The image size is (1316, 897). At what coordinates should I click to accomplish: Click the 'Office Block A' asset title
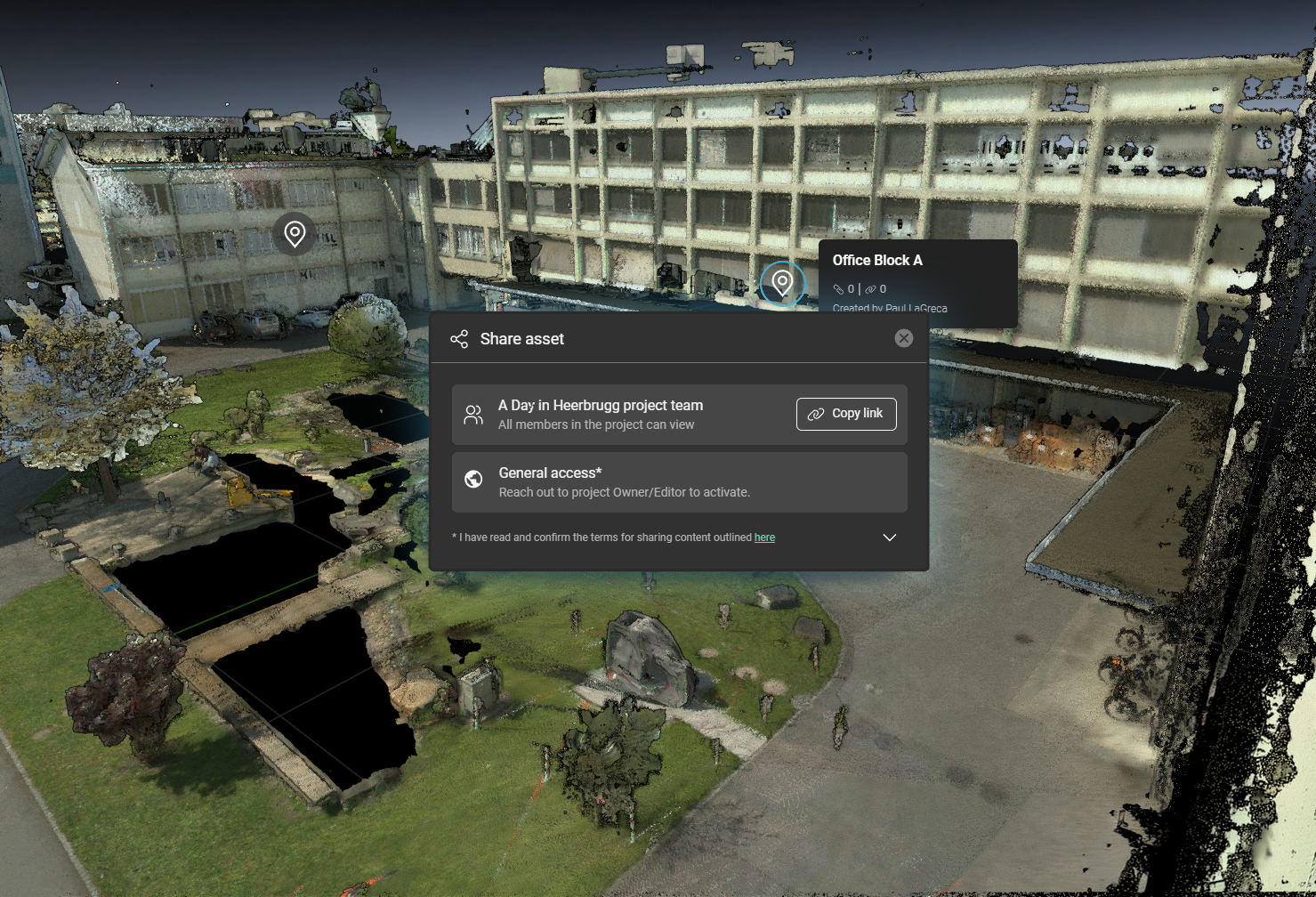877,261
